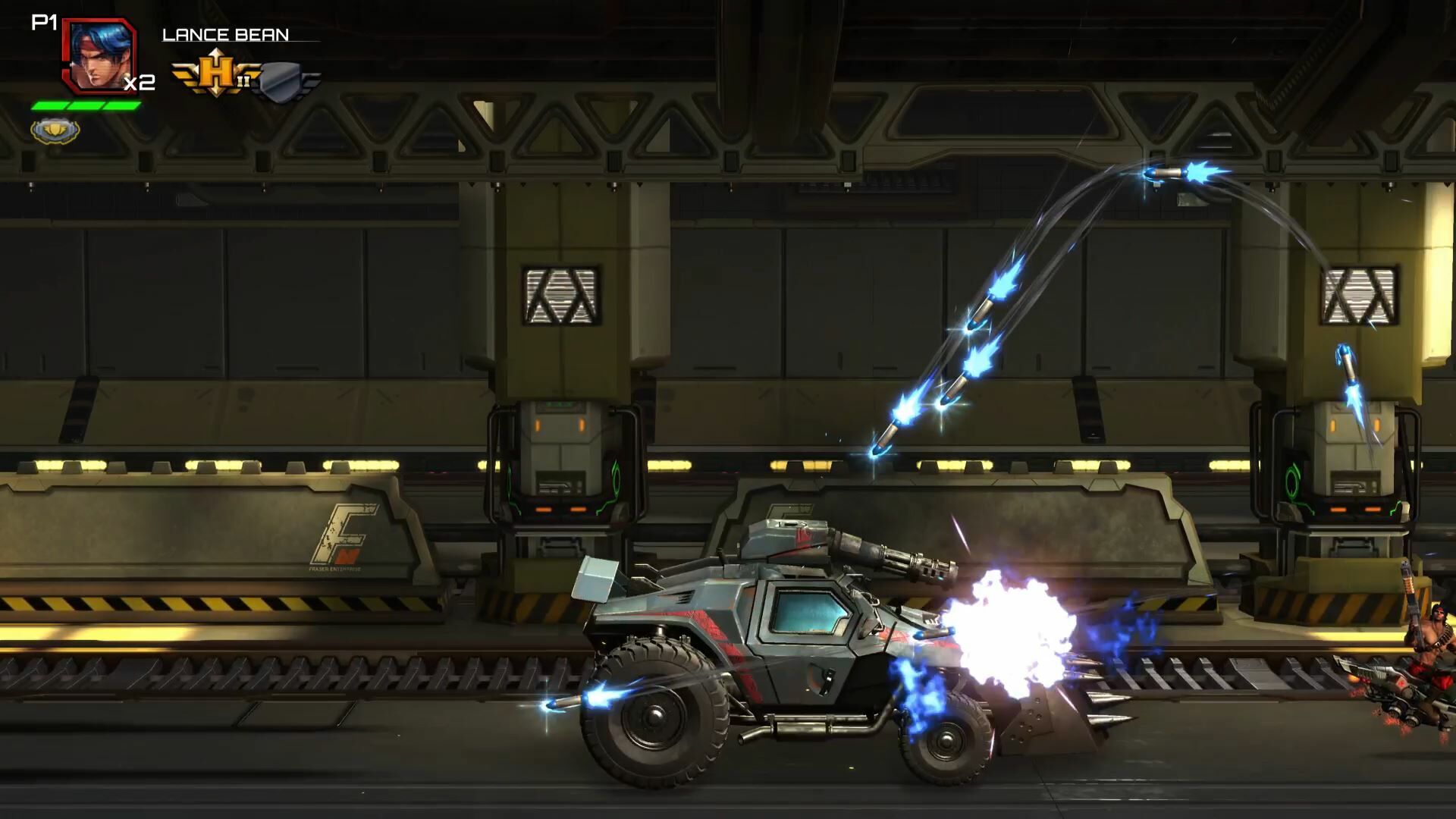The height and width of the screenshot is (819, 1456).
Task: Click the spiked battering ram on the vehicle front
Action: (1062, 717)
